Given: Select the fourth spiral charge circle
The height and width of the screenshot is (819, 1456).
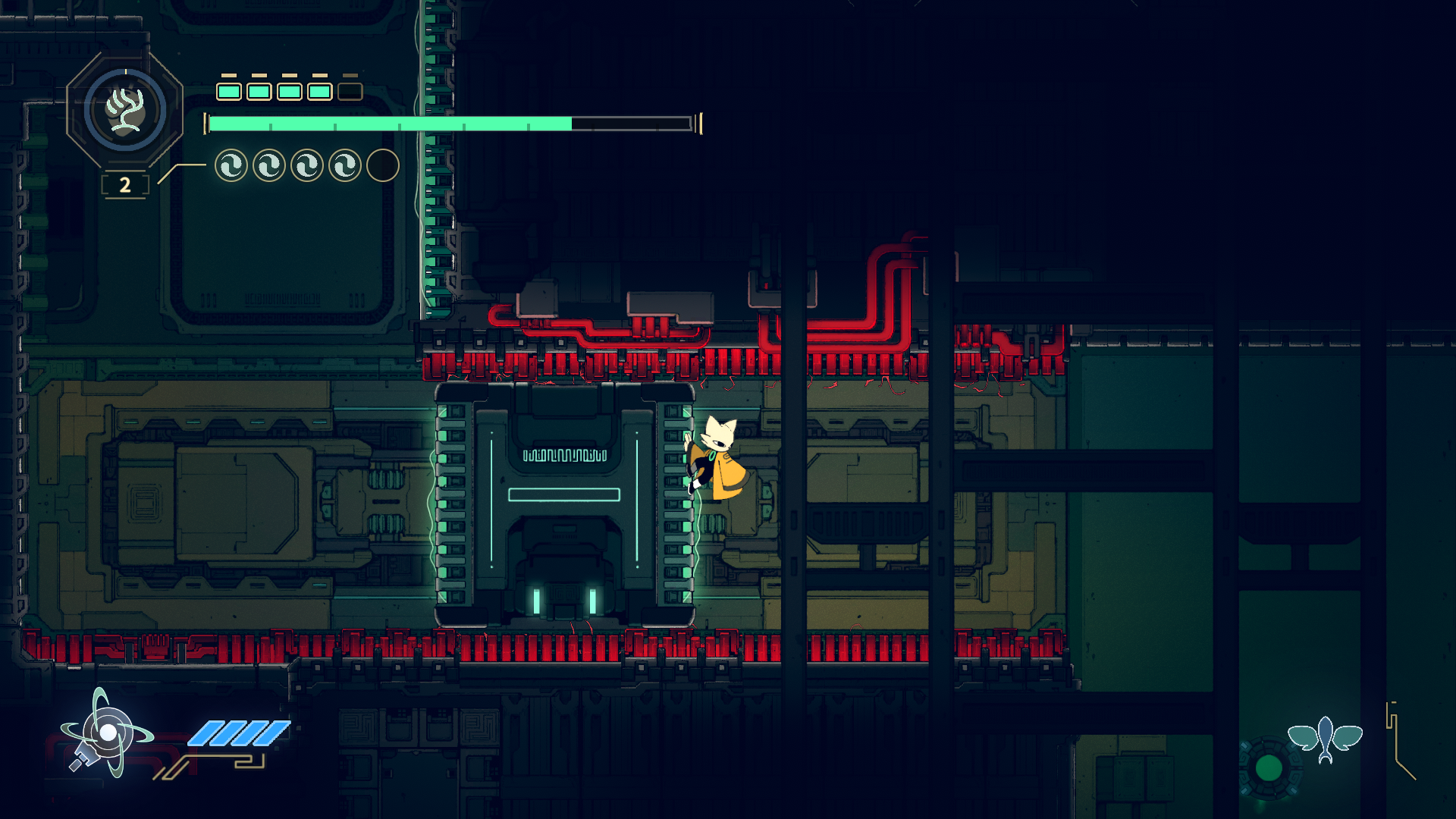Looking at the screenshot, I should (344, 165).
